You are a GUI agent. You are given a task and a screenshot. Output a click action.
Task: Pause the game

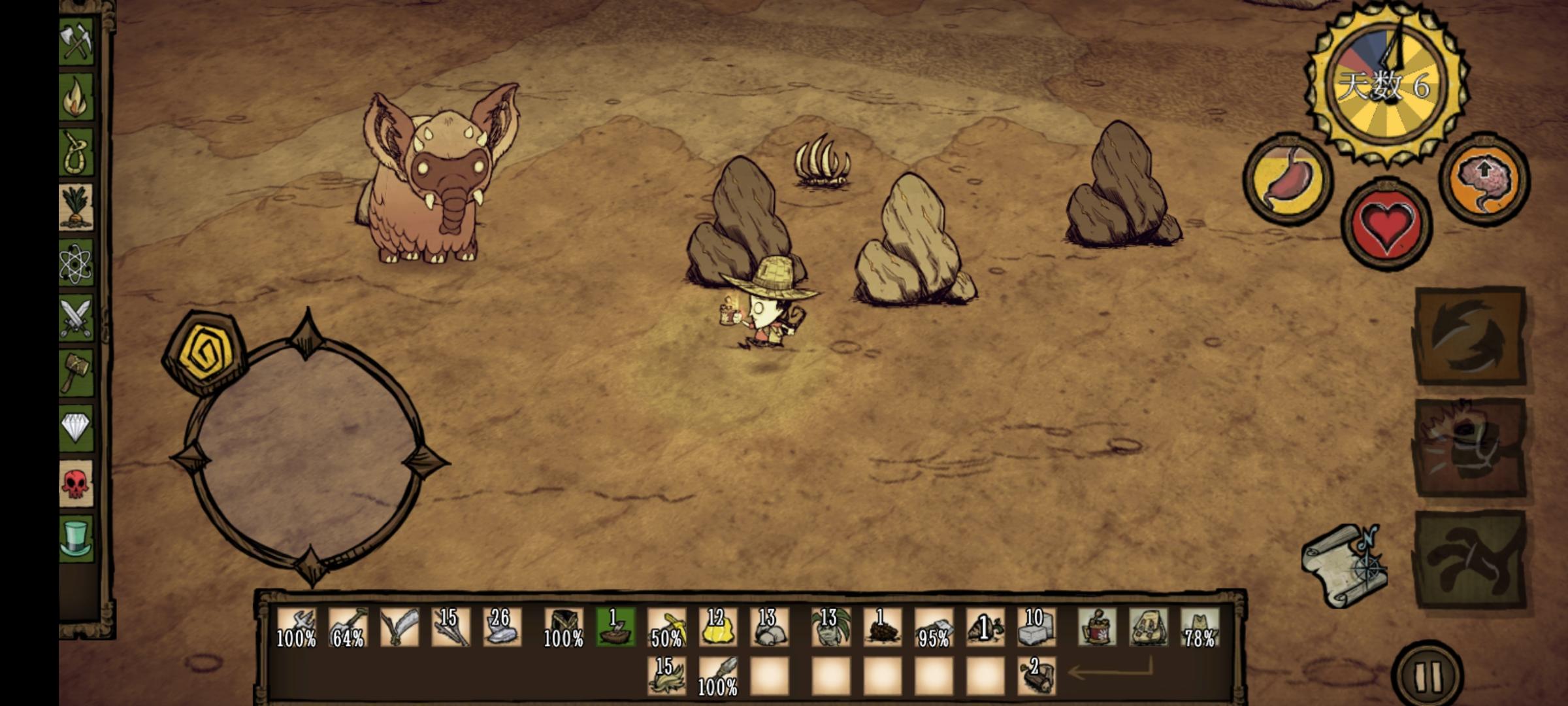(x=1428, y=676)
